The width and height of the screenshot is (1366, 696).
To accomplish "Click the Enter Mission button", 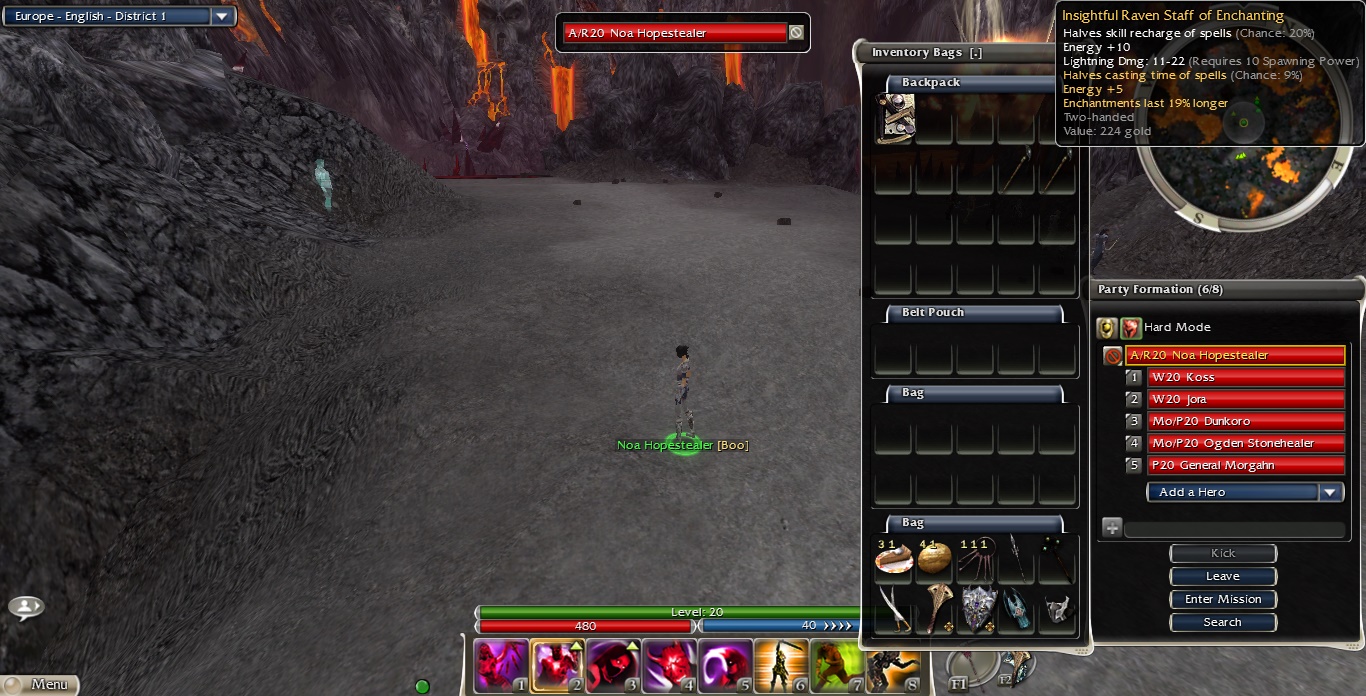I will click(x=1223, y=599).
